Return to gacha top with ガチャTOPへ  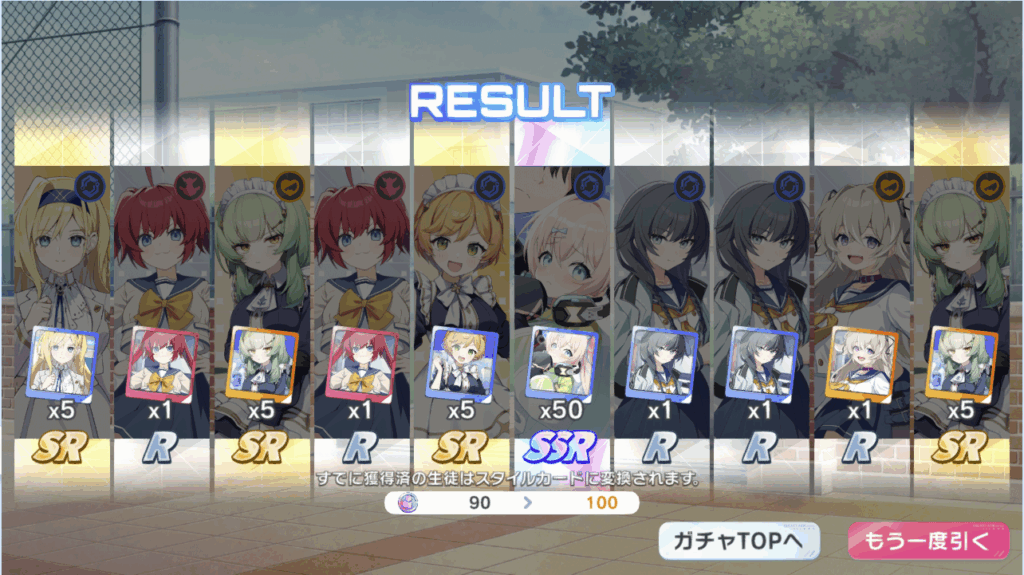739,541
